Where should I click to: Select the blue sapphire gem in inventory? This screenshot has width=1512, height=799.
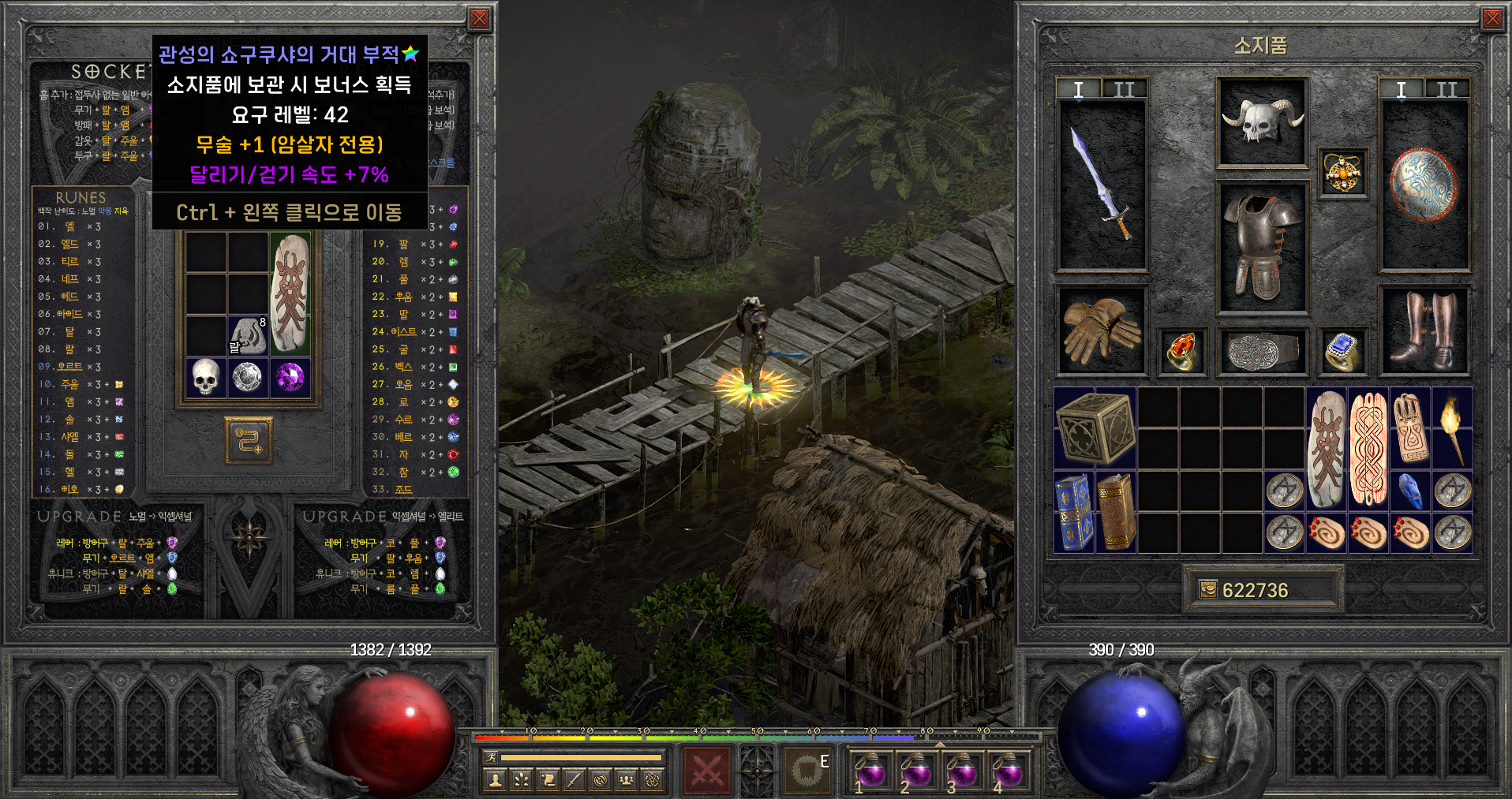coord(1410,491)
